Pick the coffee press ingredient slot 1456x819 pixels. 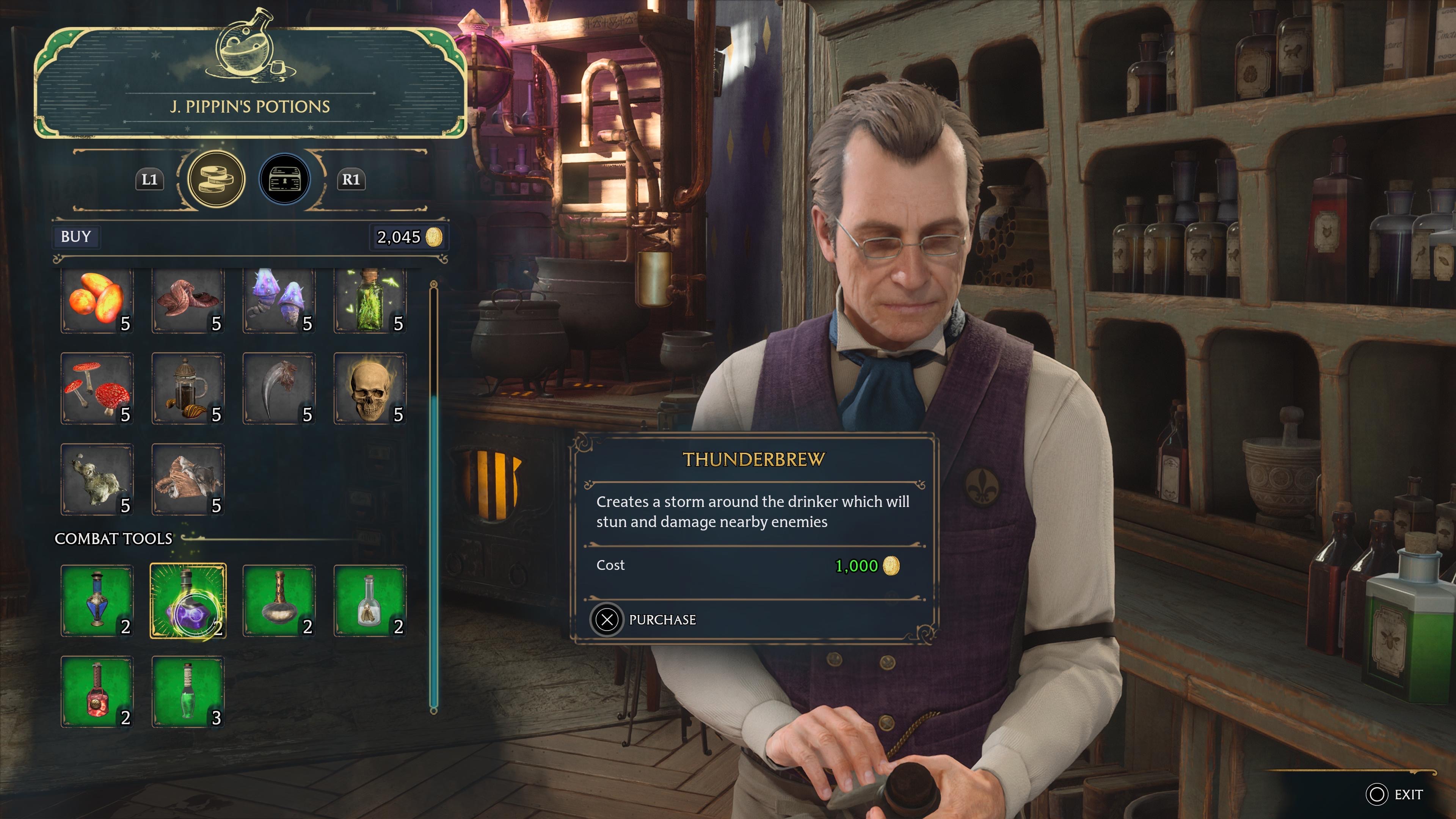(x=188, y=389)
